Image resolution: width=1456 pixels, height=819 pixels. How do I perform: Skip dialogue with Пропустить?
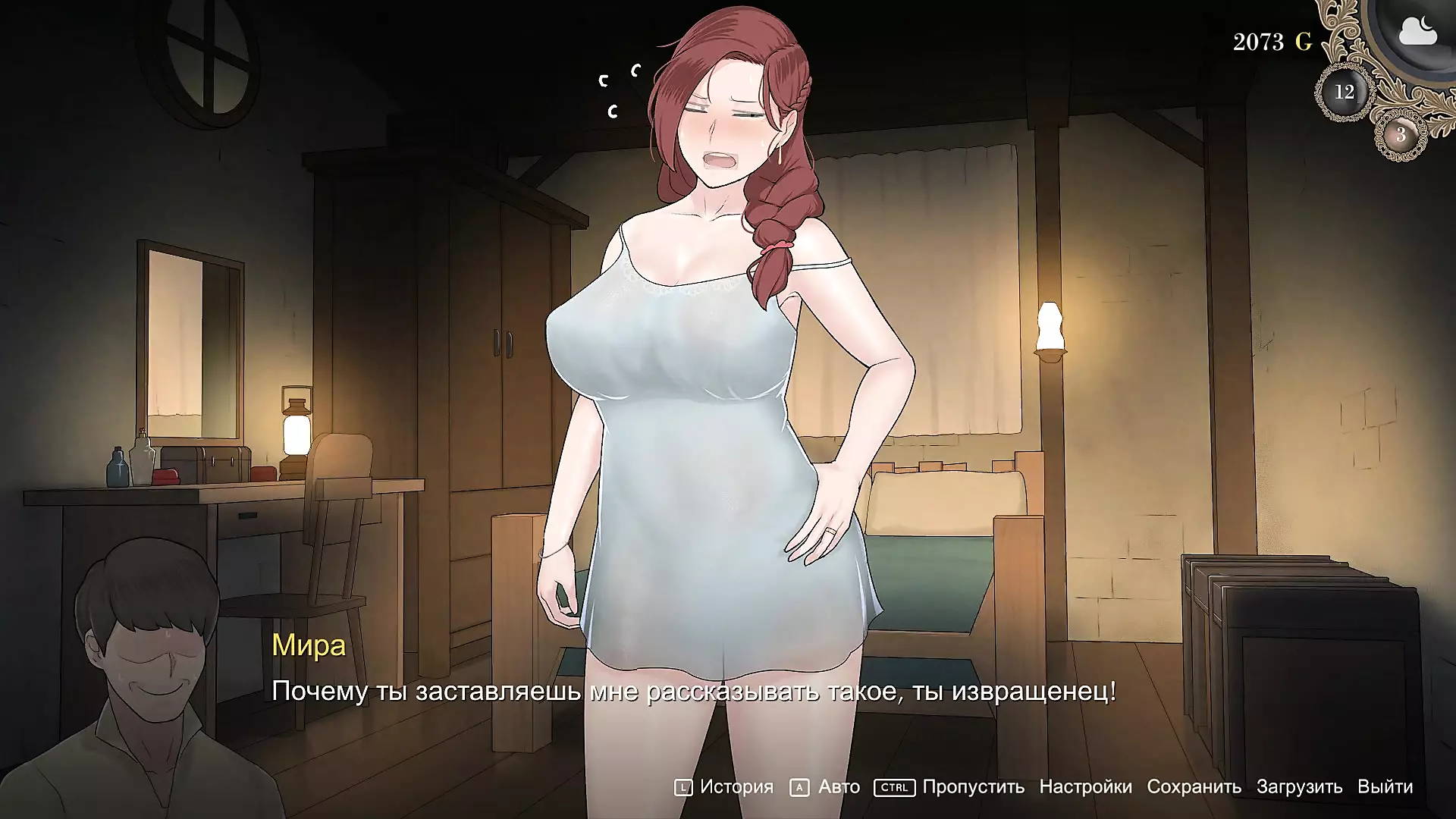tap(973, 787)
